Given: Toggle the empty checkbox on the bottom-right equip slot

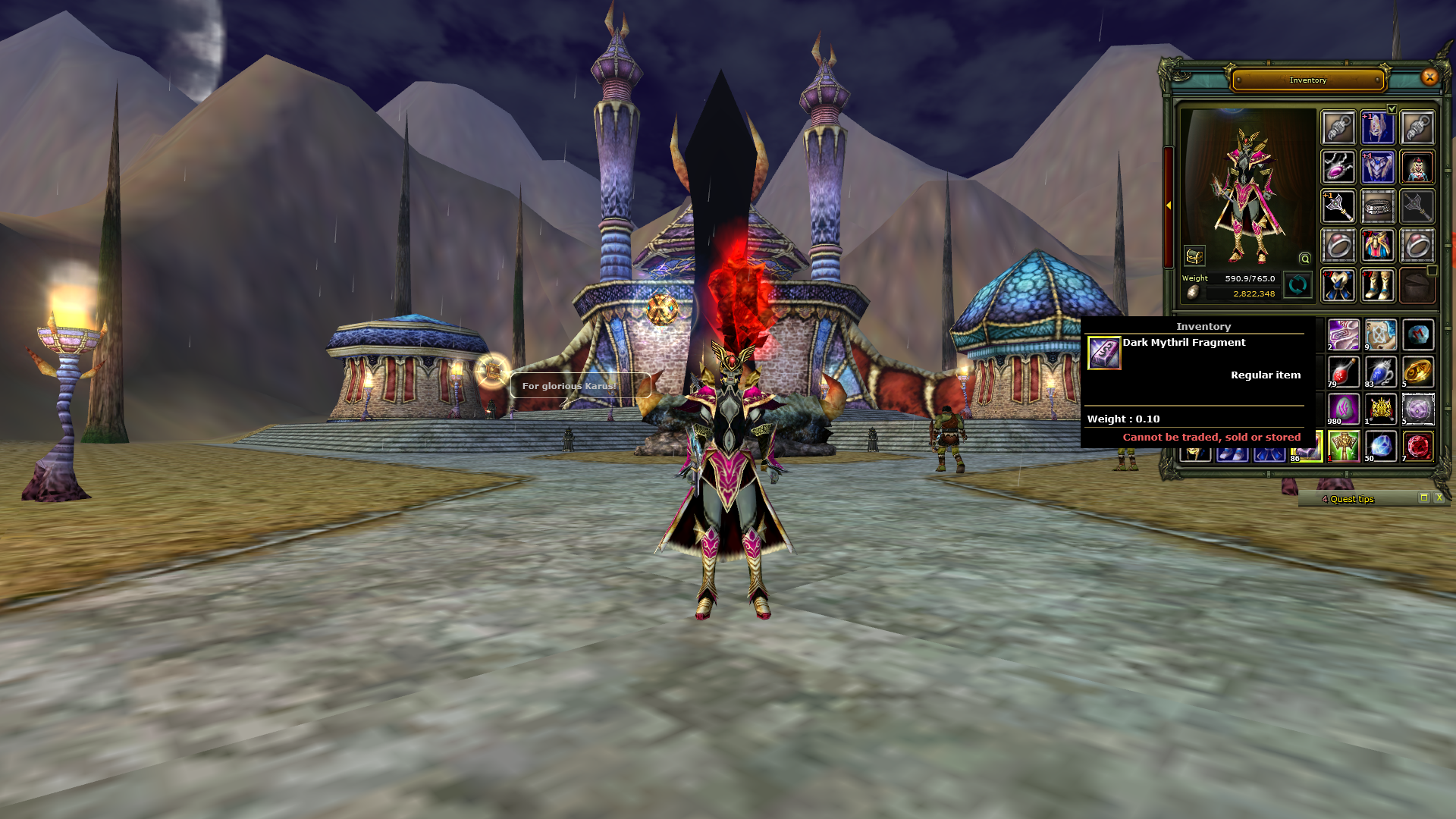Looking at the screenshot, I should (x=1432, y=271).
